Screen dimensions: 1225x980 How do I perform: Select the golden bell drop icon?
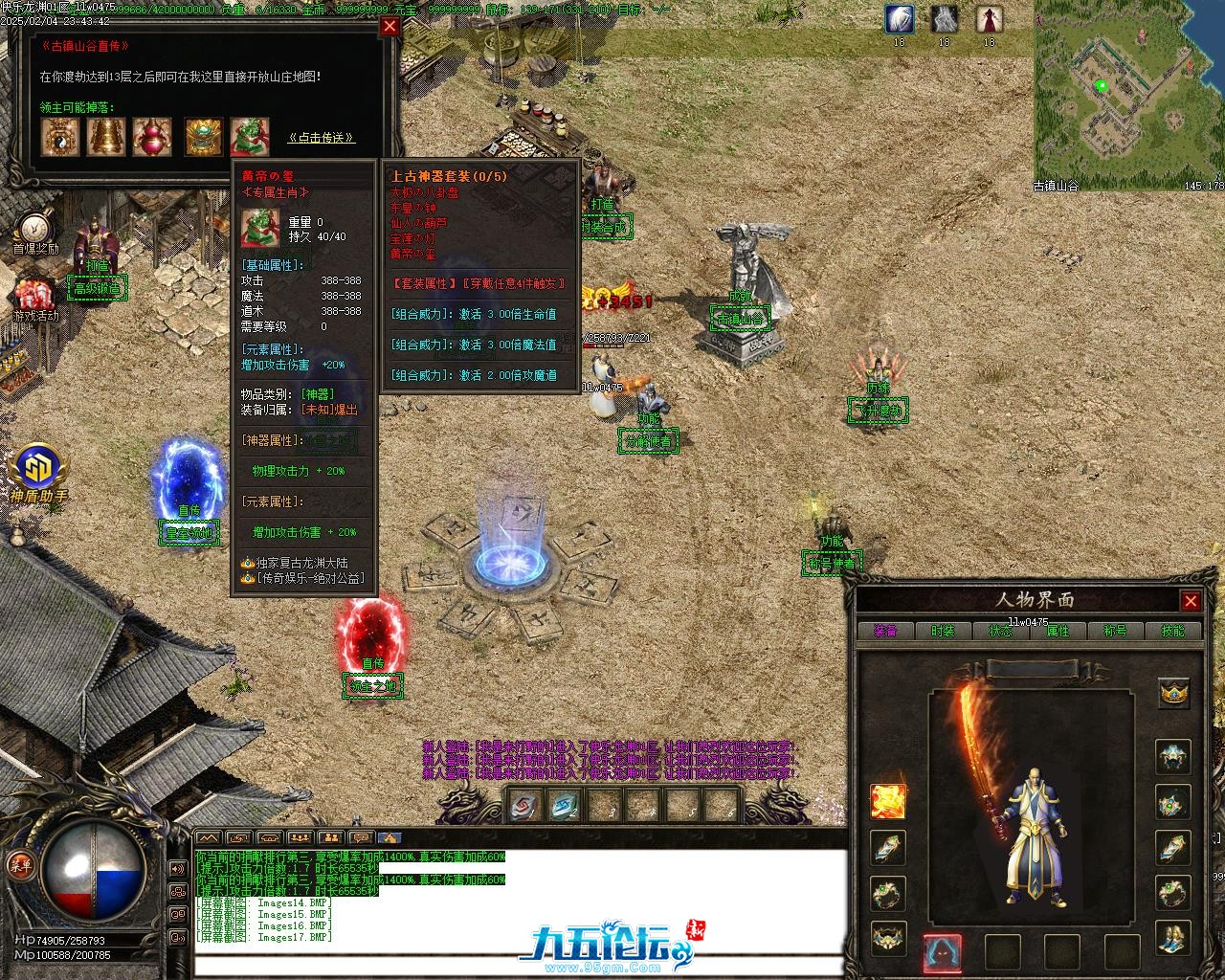click(106, 137)
